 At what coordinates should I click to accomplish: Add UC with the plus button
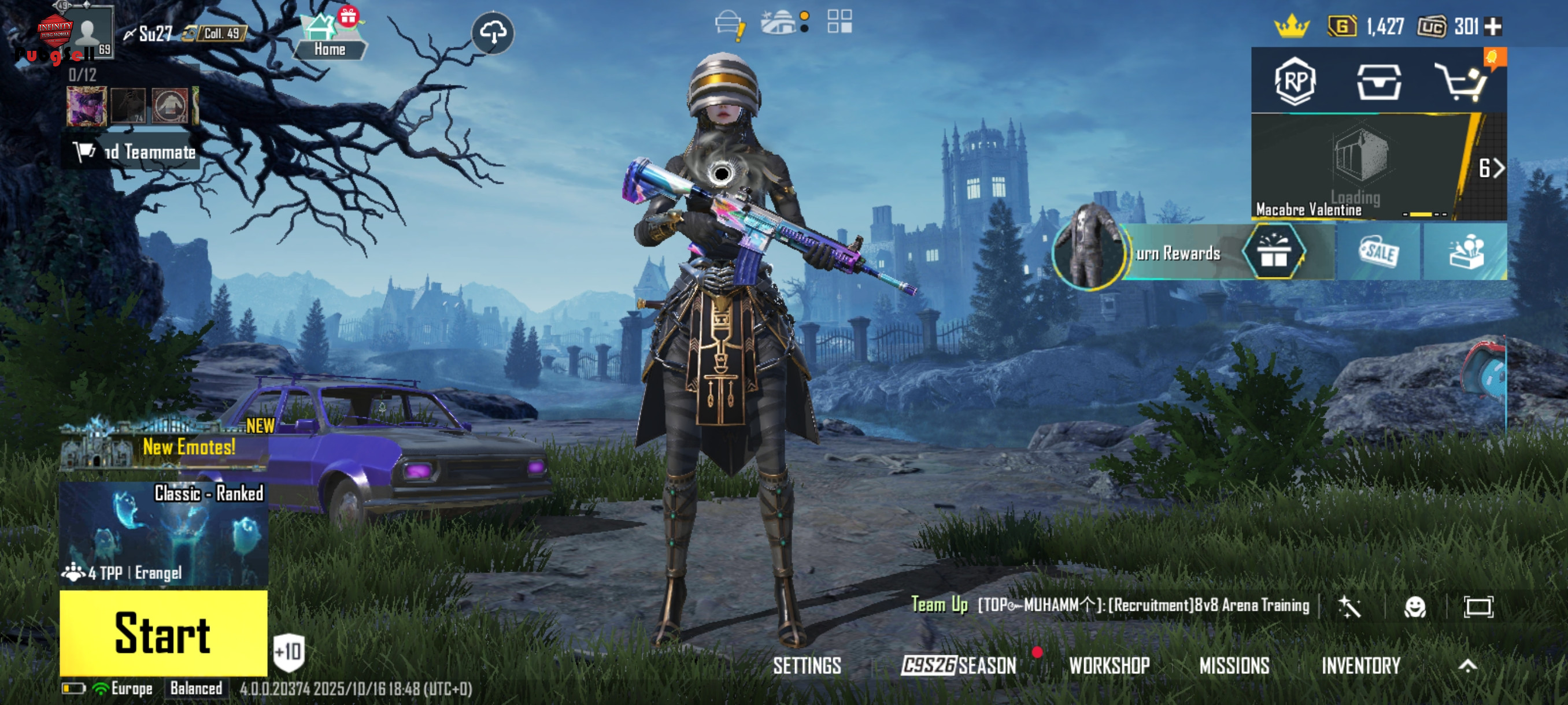1493,27
